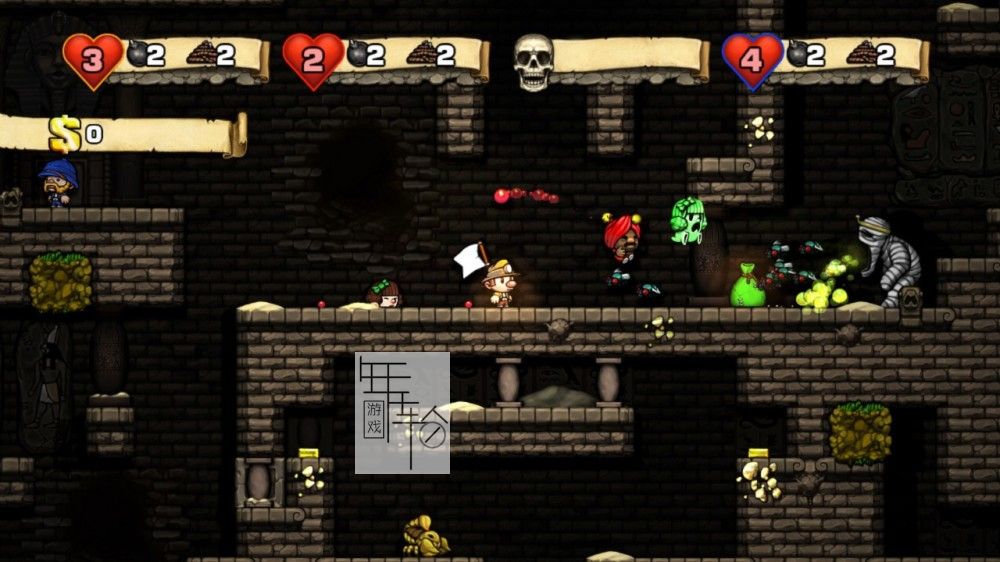Click the gold dollar sign money icon
The width and height of the screenshot is (1000, 562).
[x=65, y=134]
